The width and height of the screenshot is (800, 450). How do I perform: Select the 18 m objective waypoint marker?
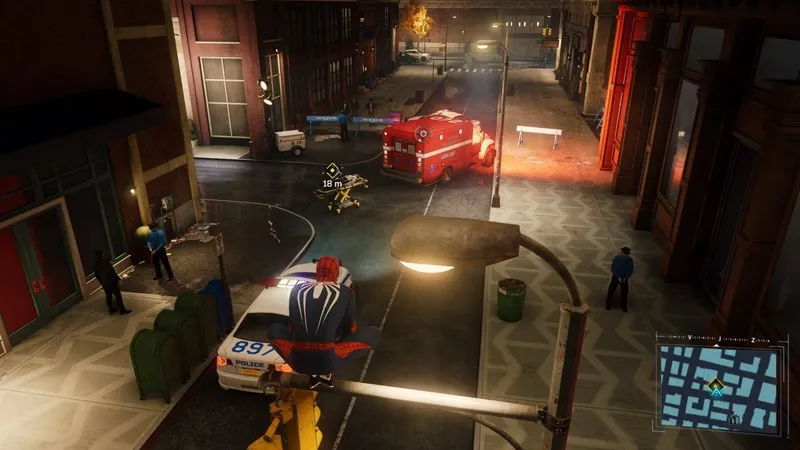[x=332, y=170]
